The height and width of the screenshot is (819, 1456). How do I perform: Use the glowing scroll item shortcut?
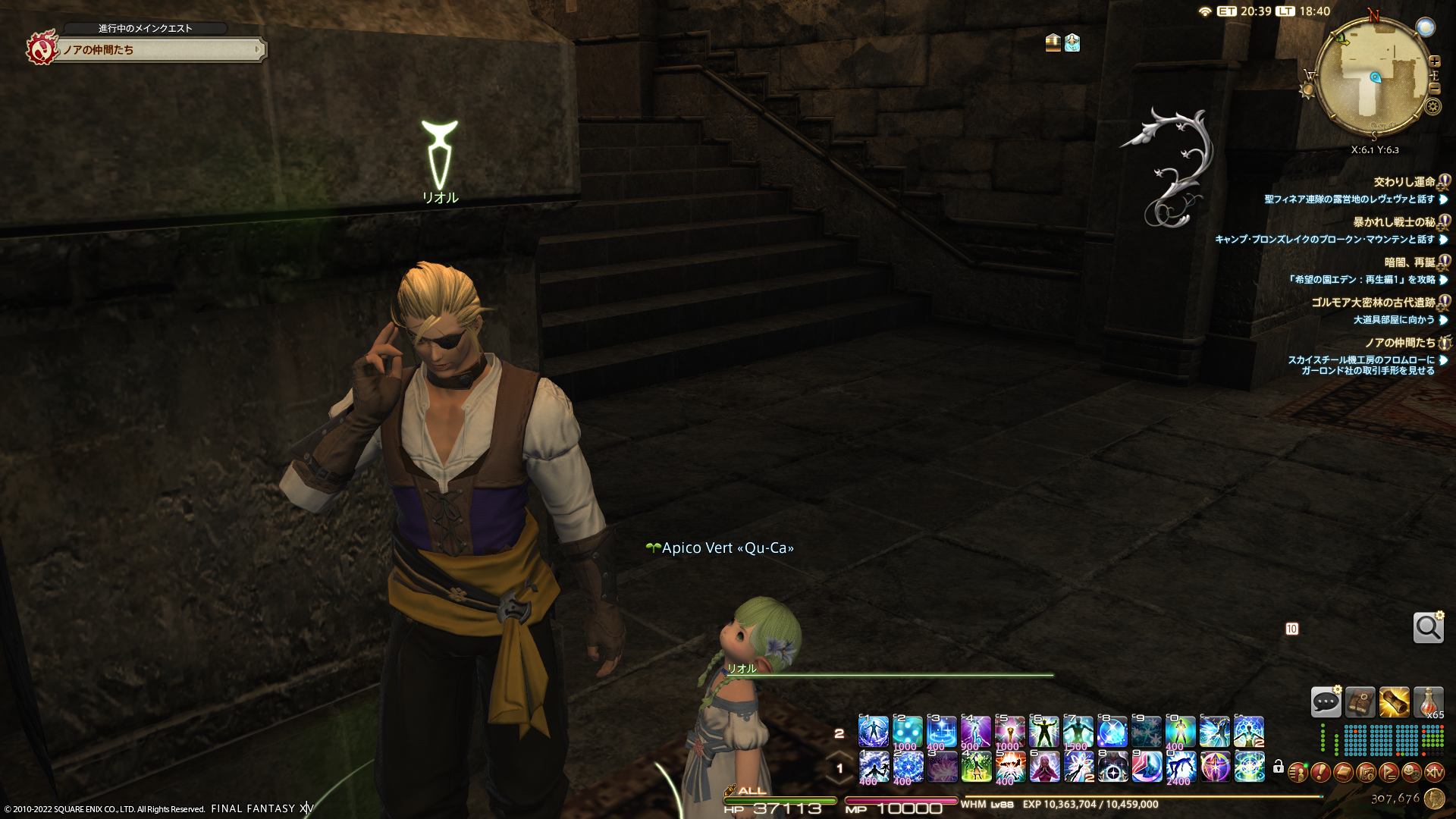(1394, 702)
